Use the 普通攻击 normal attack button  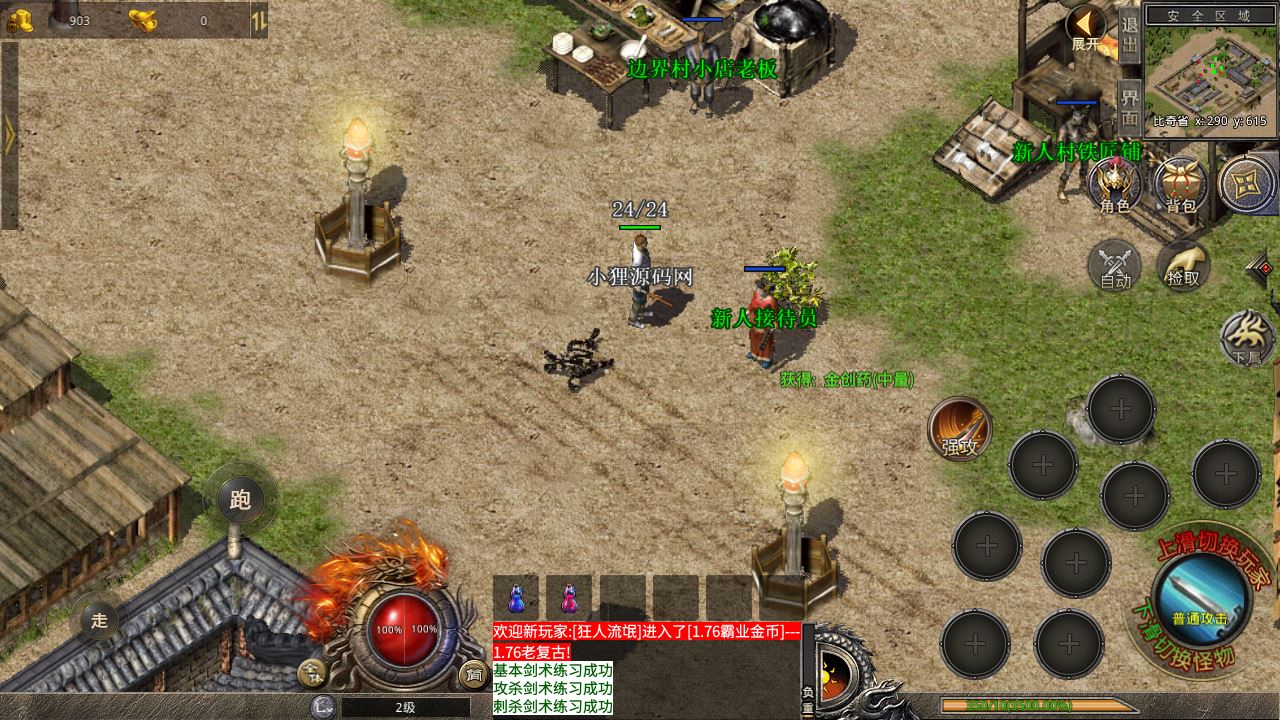tap(1200, 598)
